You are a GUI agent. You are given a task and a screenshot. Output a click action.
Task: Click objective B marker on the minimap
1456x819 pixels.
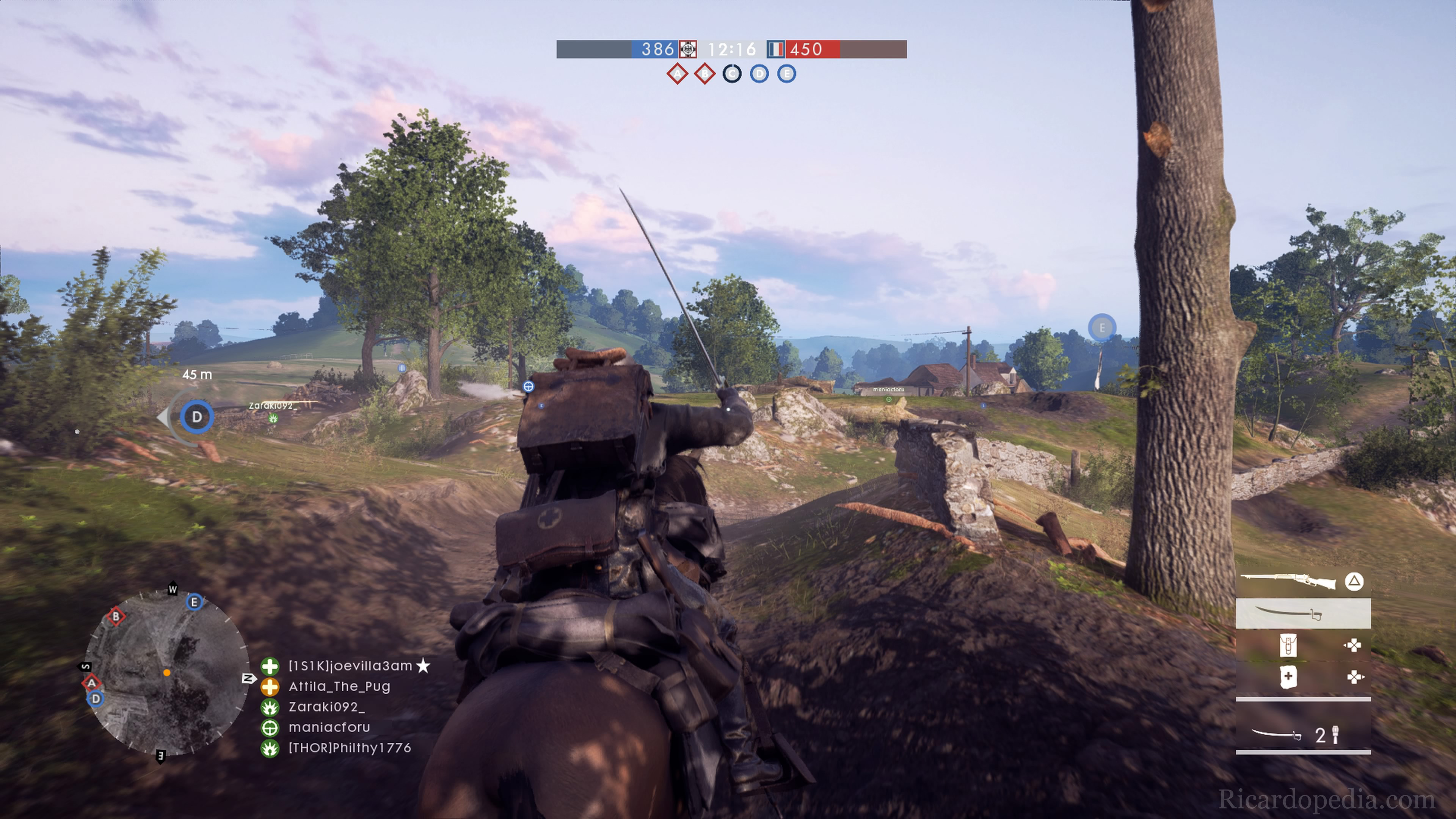click(x=116, y=616)
